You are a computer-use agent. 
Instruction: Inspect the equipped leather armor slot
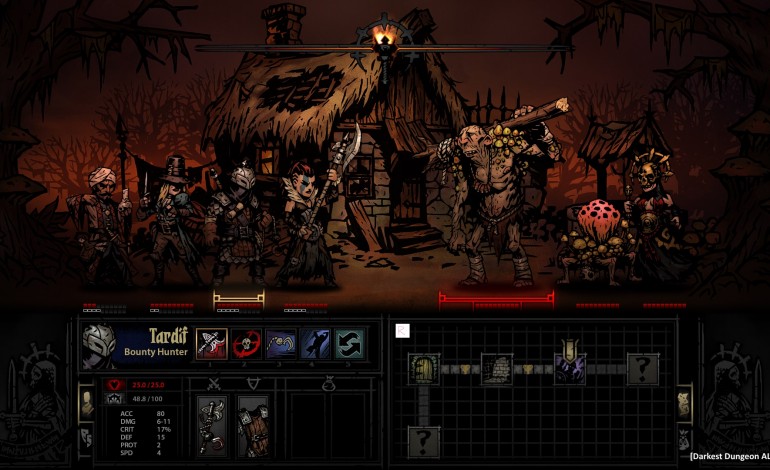pos(253,425)
